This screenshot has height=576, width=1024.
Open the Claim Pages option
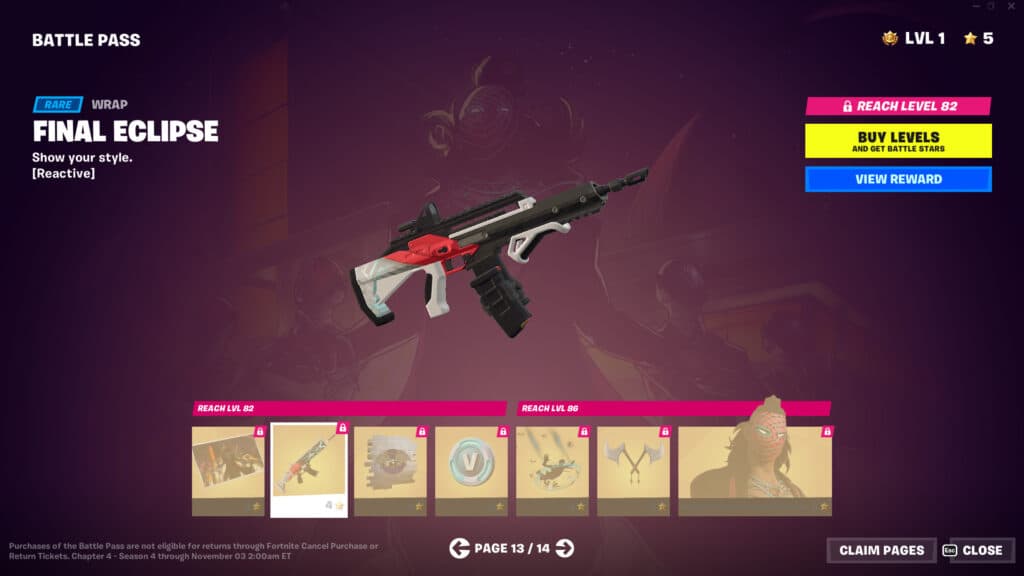[x=881, y=550]
